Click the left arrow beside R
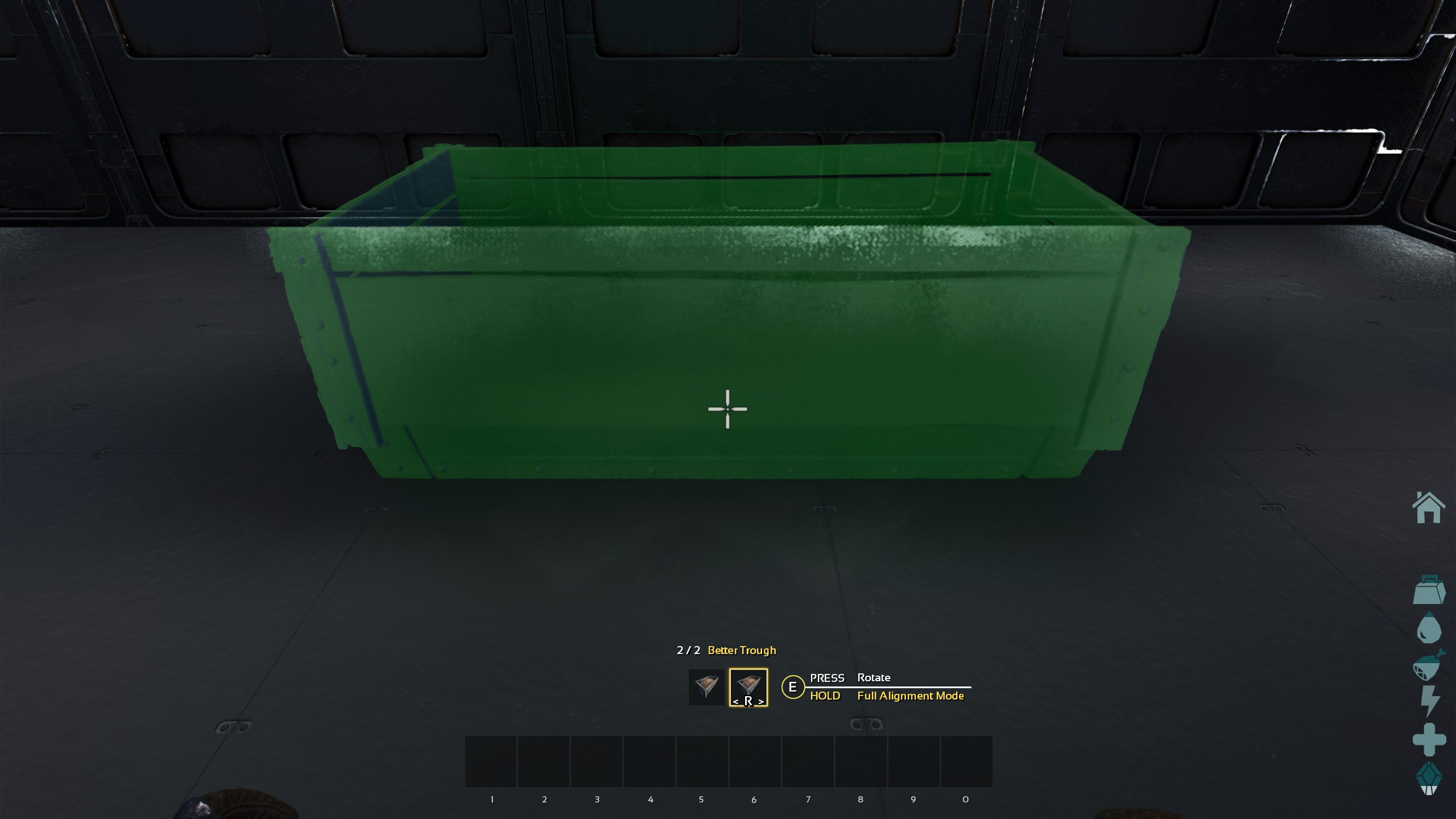This screenshot has width=1456, height=819. (737, 701)
